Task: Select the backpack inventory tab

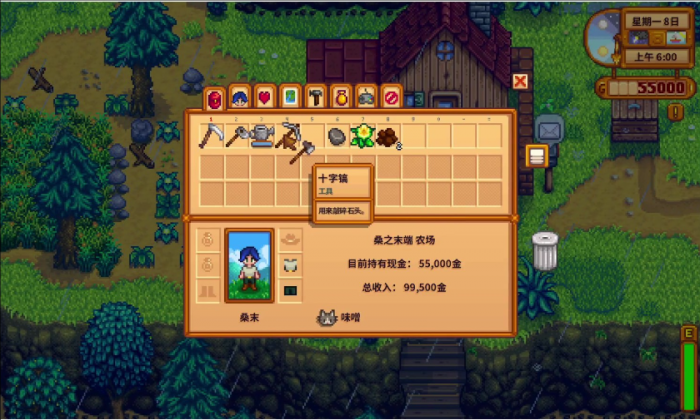Action: (x=213, y=97)
